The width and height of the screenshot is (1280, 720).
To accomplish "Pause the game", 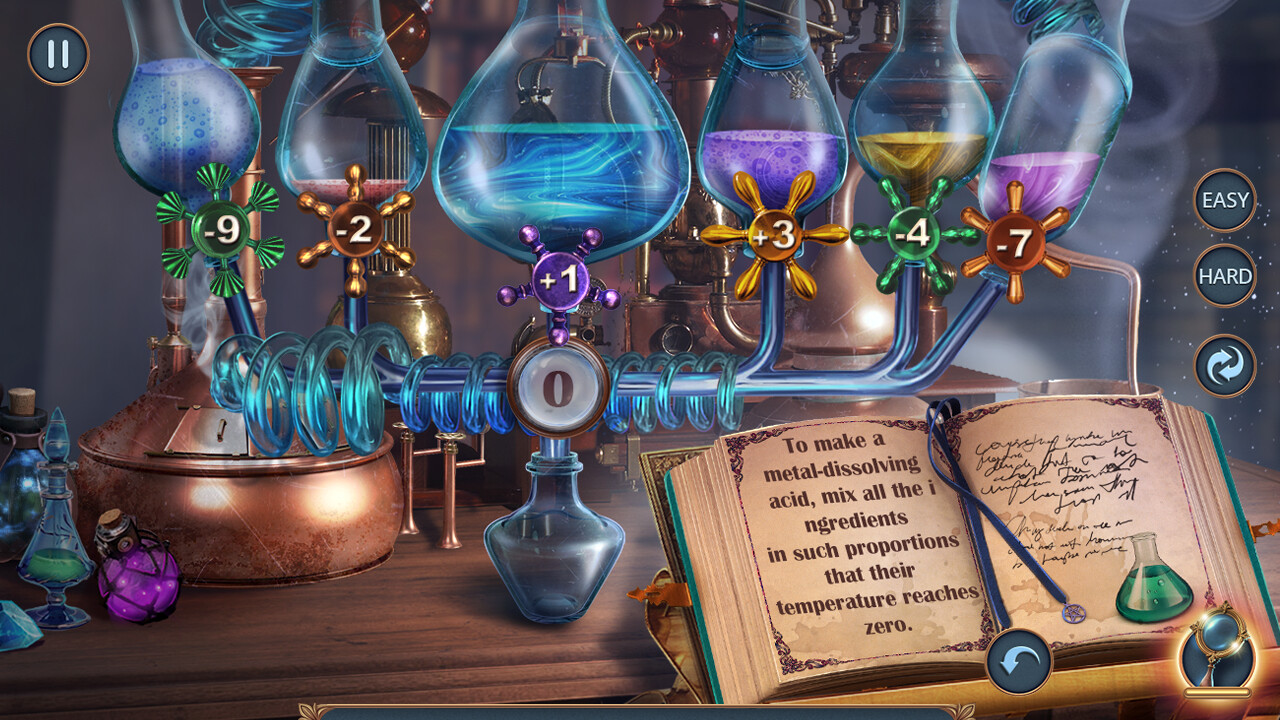I will [x=57, y=55].
